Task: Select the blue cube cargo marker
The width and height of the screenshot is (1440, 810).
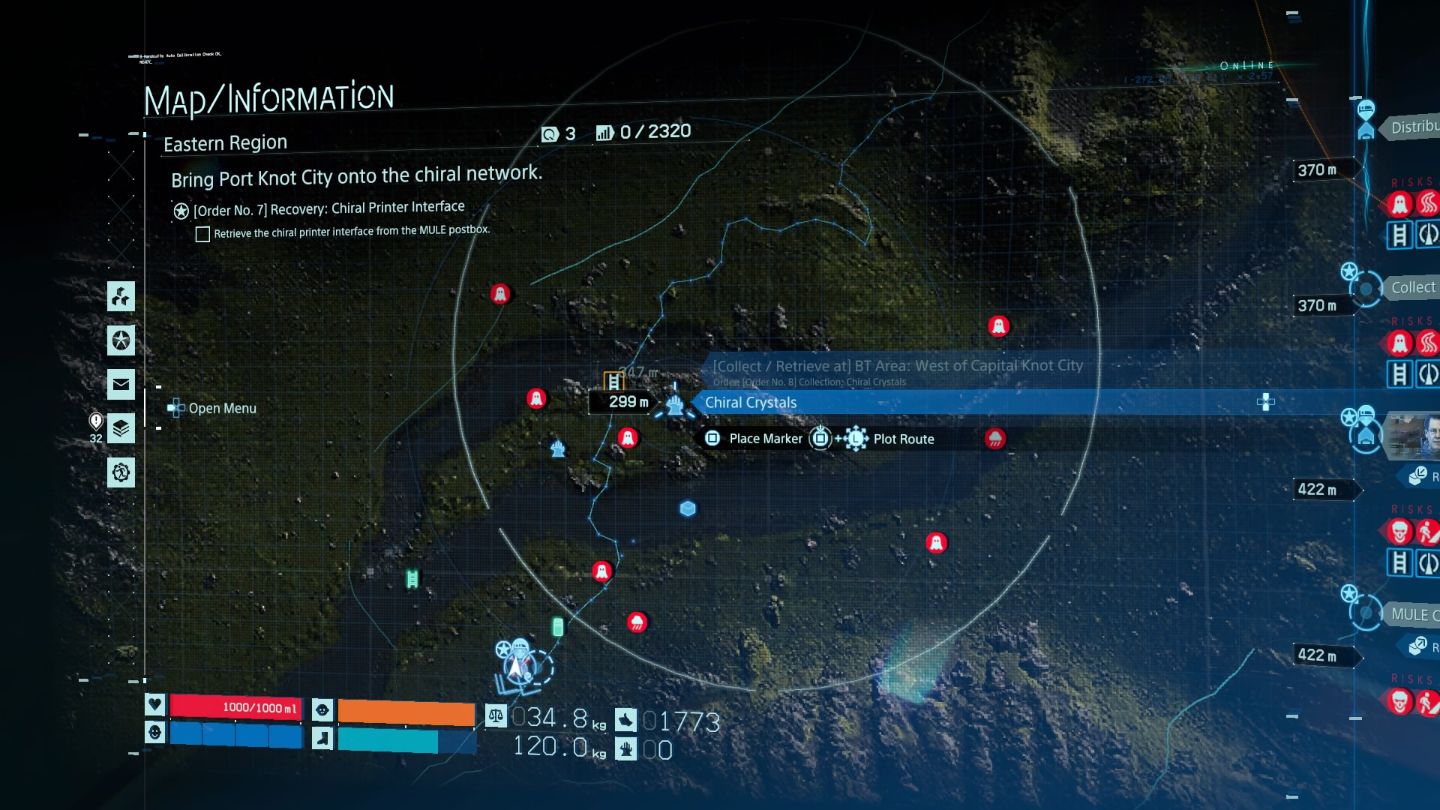Action: tap(687, 509)
